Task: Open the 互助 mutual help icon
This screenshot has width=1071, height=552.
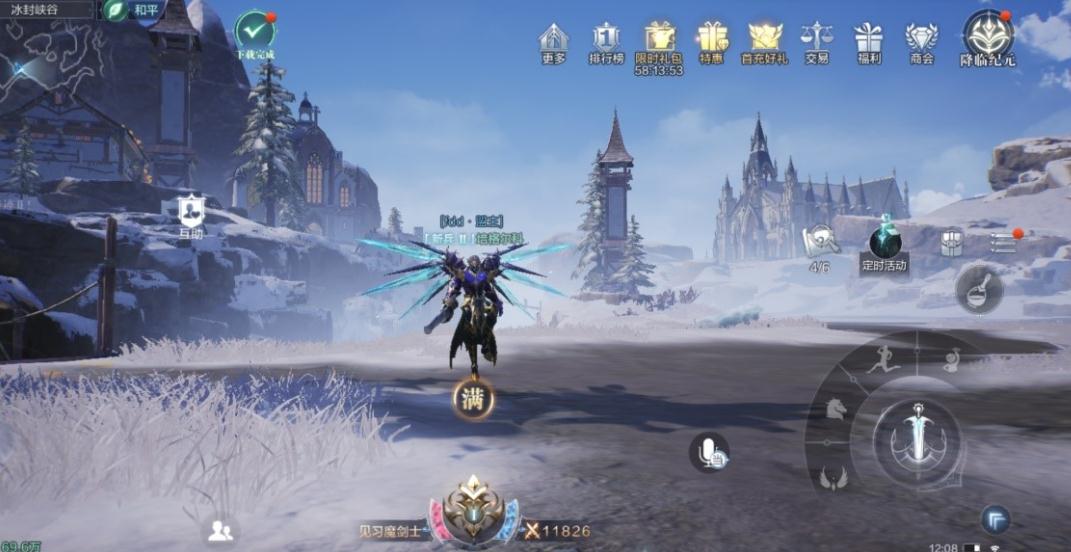Action: [190, 211]
